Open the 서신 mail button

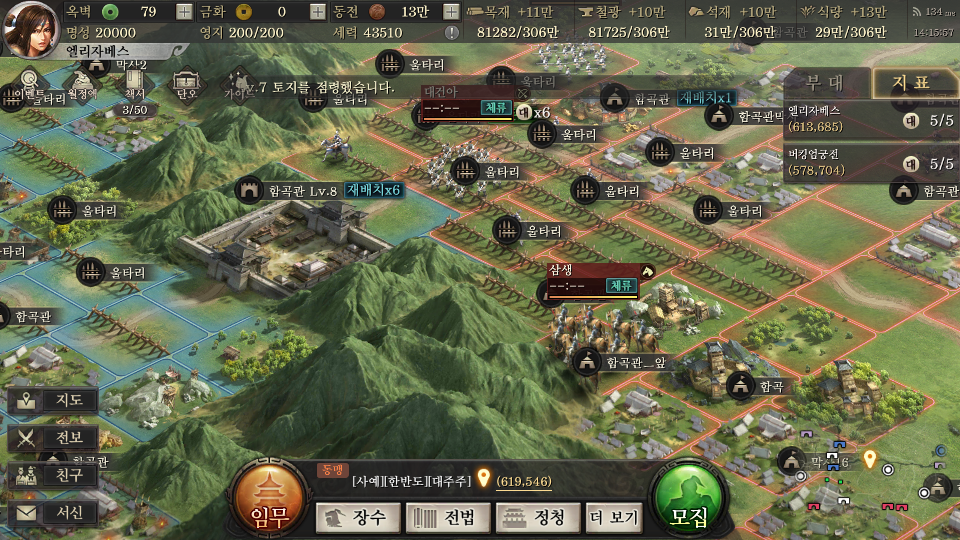pos(54,513)
